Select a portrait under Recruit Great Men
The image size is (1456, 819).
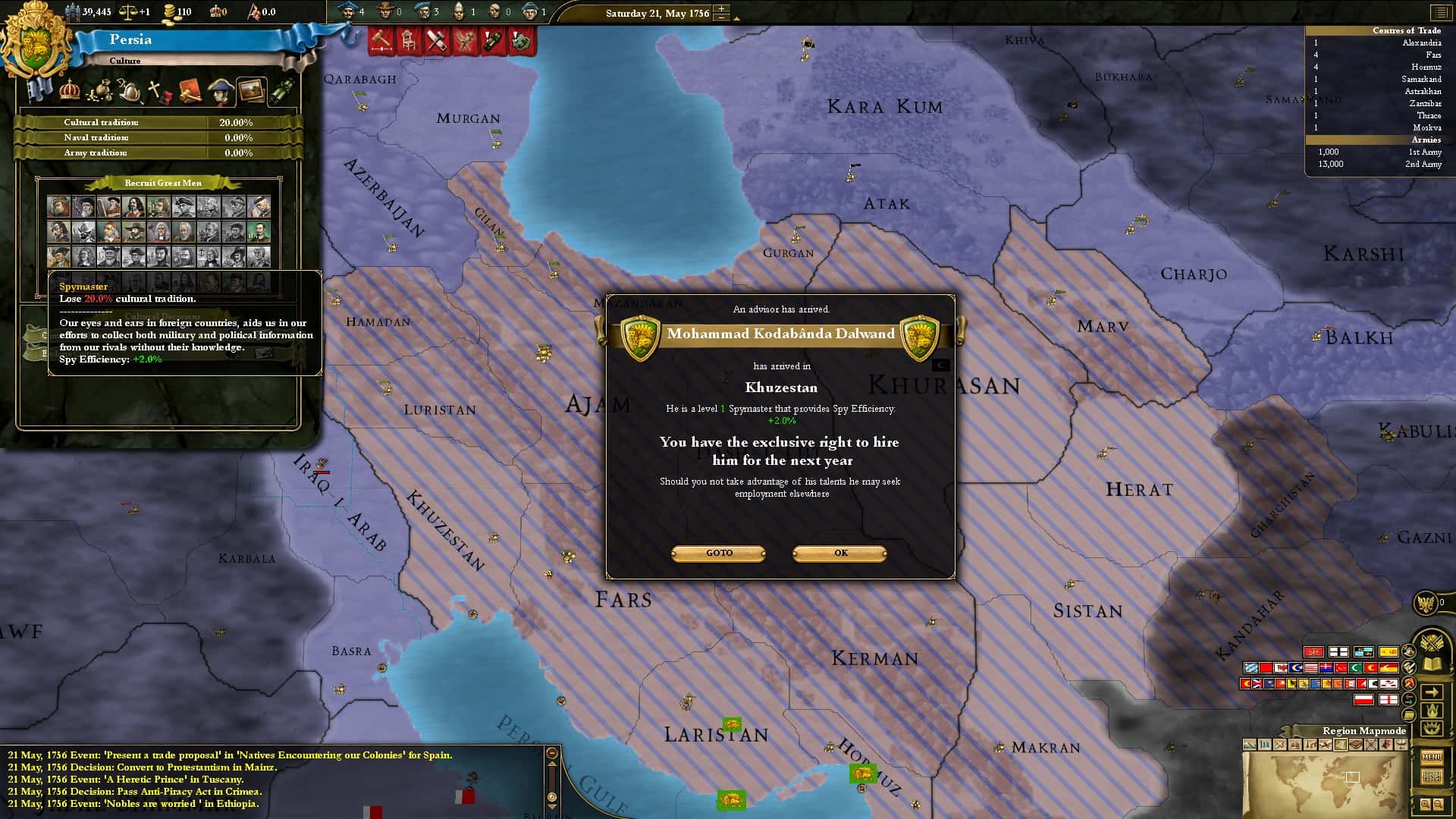61,205
